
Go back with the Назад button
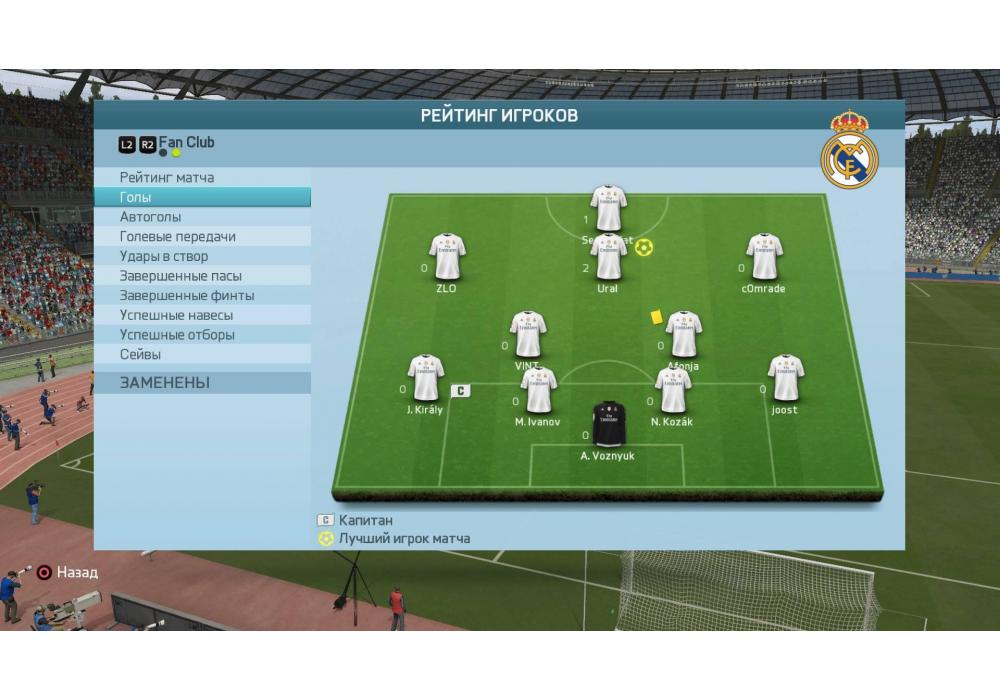[67, 573]
